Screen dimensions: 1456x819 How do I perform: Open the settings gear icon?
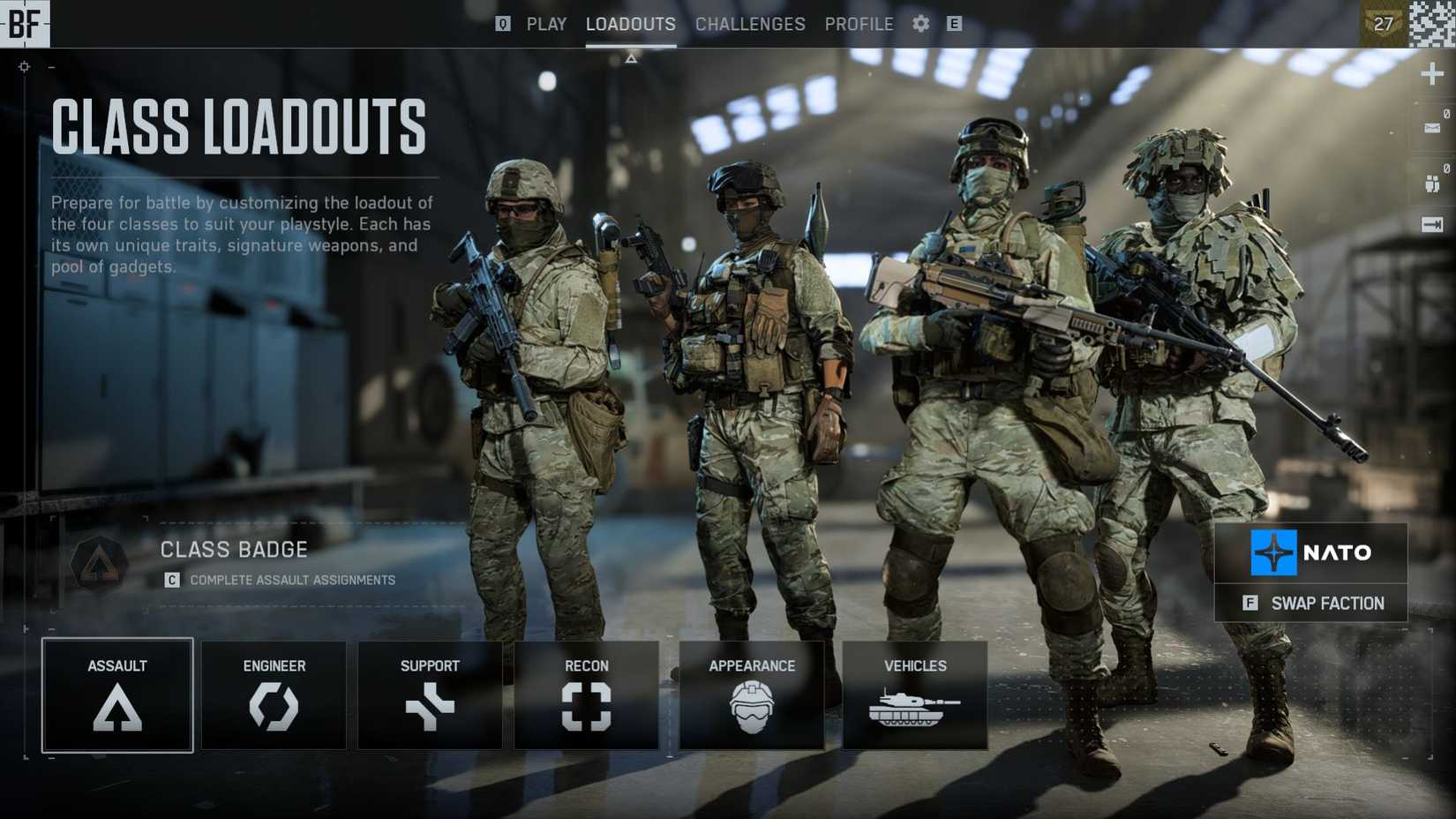pyautogui.click(x=919, y=24)
